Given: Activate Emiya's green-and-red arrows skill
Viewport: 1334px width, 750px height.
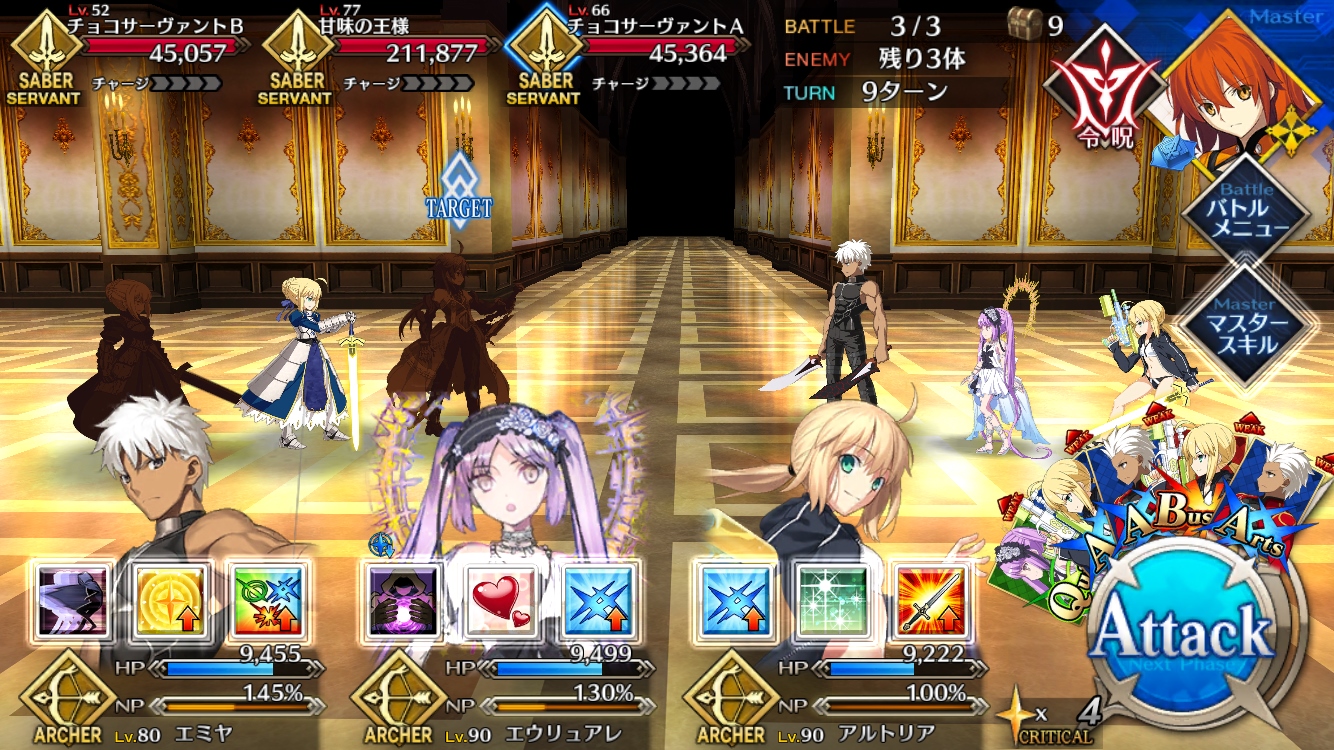Looking at the screenshot, I should point(266,599).
